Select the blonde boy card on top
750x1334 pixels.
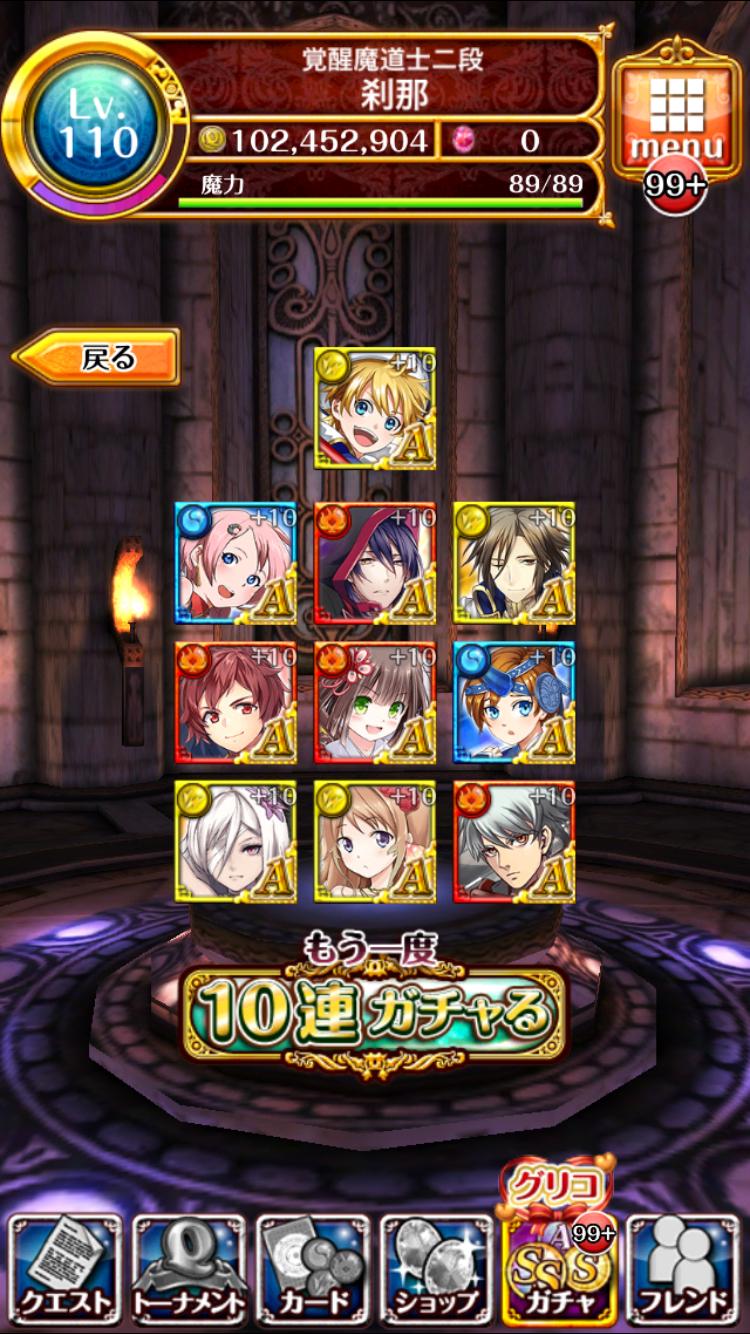click(375, 408)
